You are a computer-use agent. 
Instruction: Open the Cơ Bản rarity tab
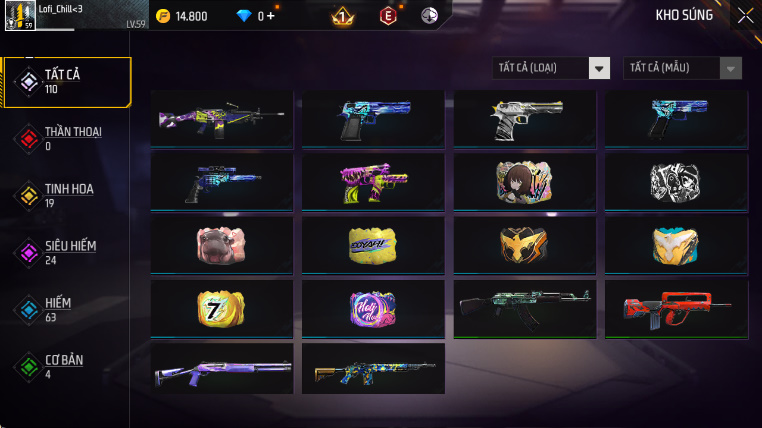click(66, 366)
